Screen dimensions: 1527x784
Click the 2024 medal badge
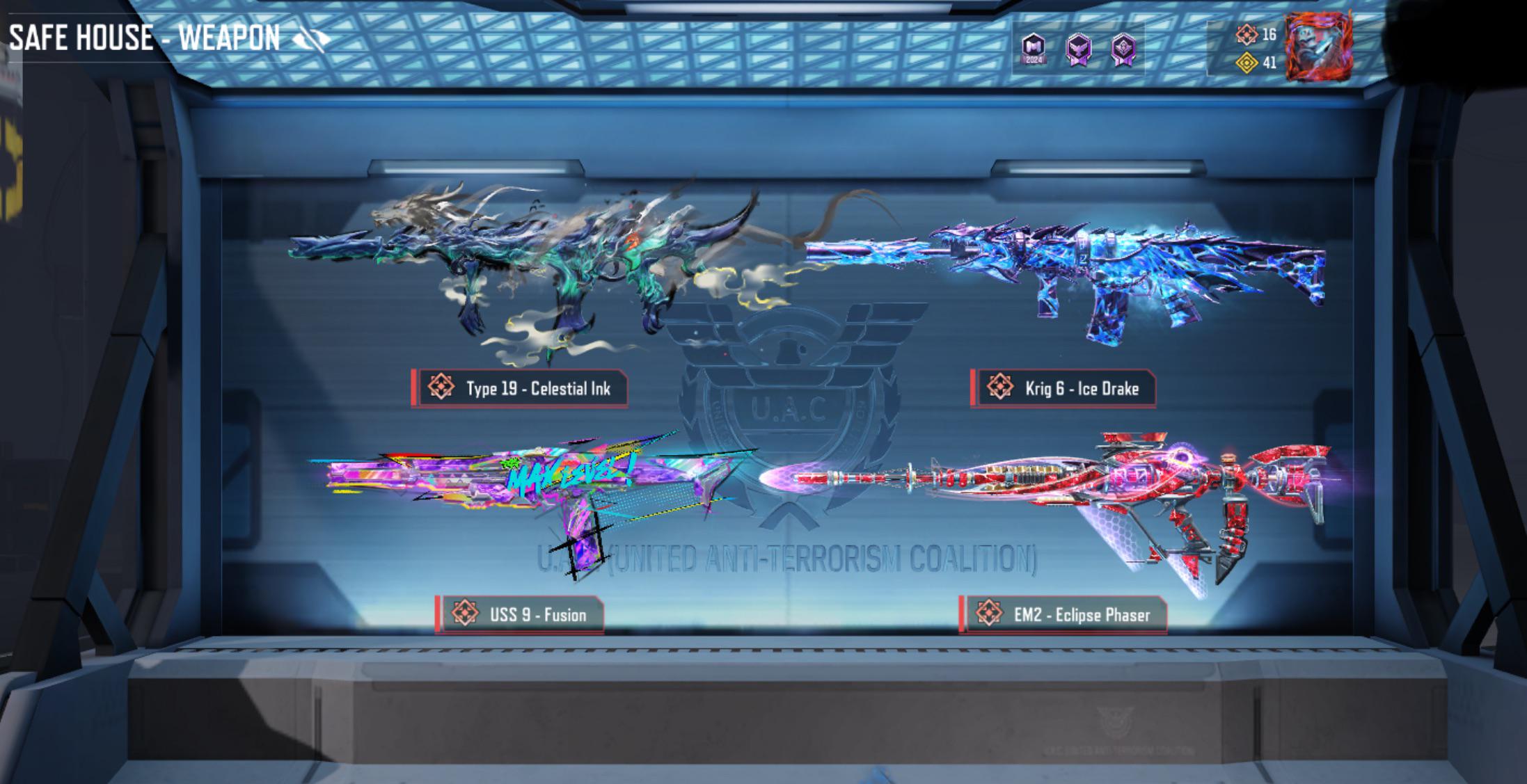(1034, 49)
